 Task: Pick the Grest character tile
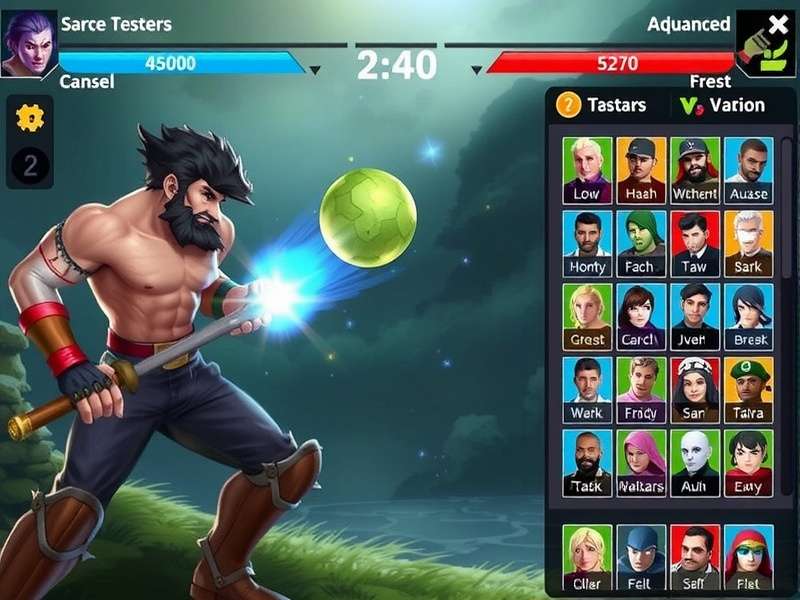(587, 316)
